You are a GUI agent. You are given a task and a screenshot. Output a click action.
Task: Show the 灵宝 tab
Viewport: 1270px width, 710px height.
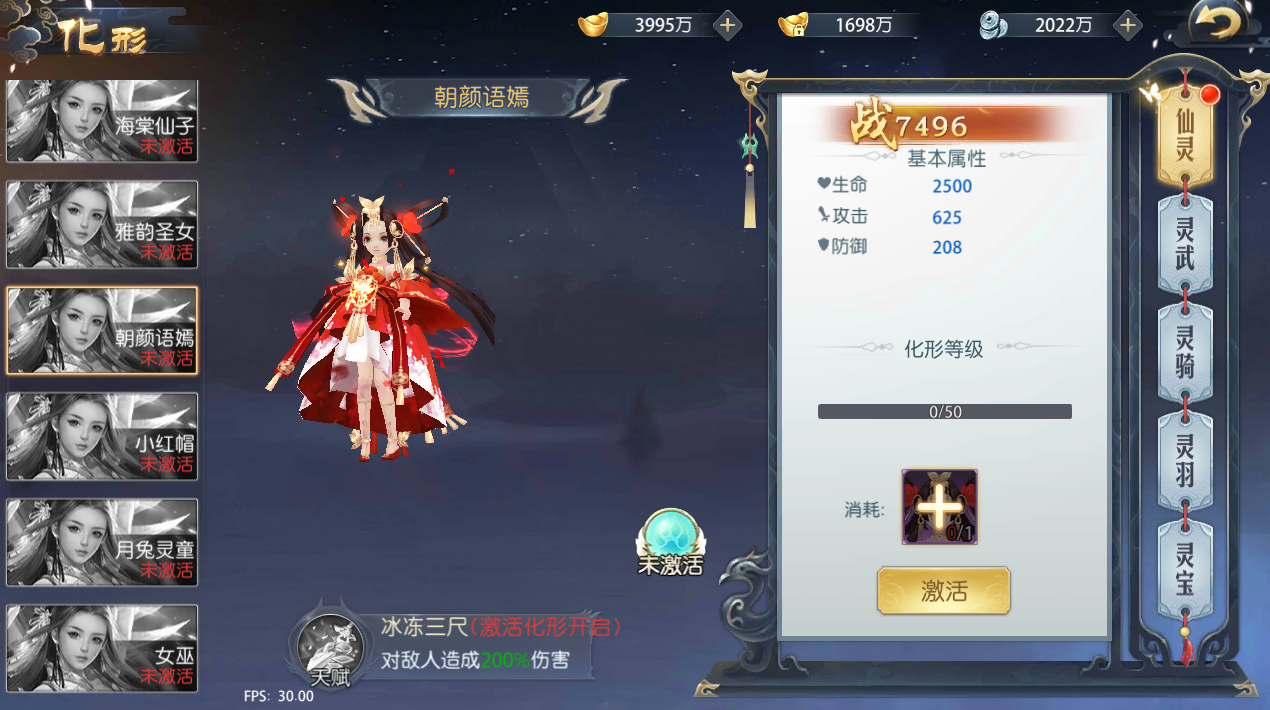[x=1185, y=568]
